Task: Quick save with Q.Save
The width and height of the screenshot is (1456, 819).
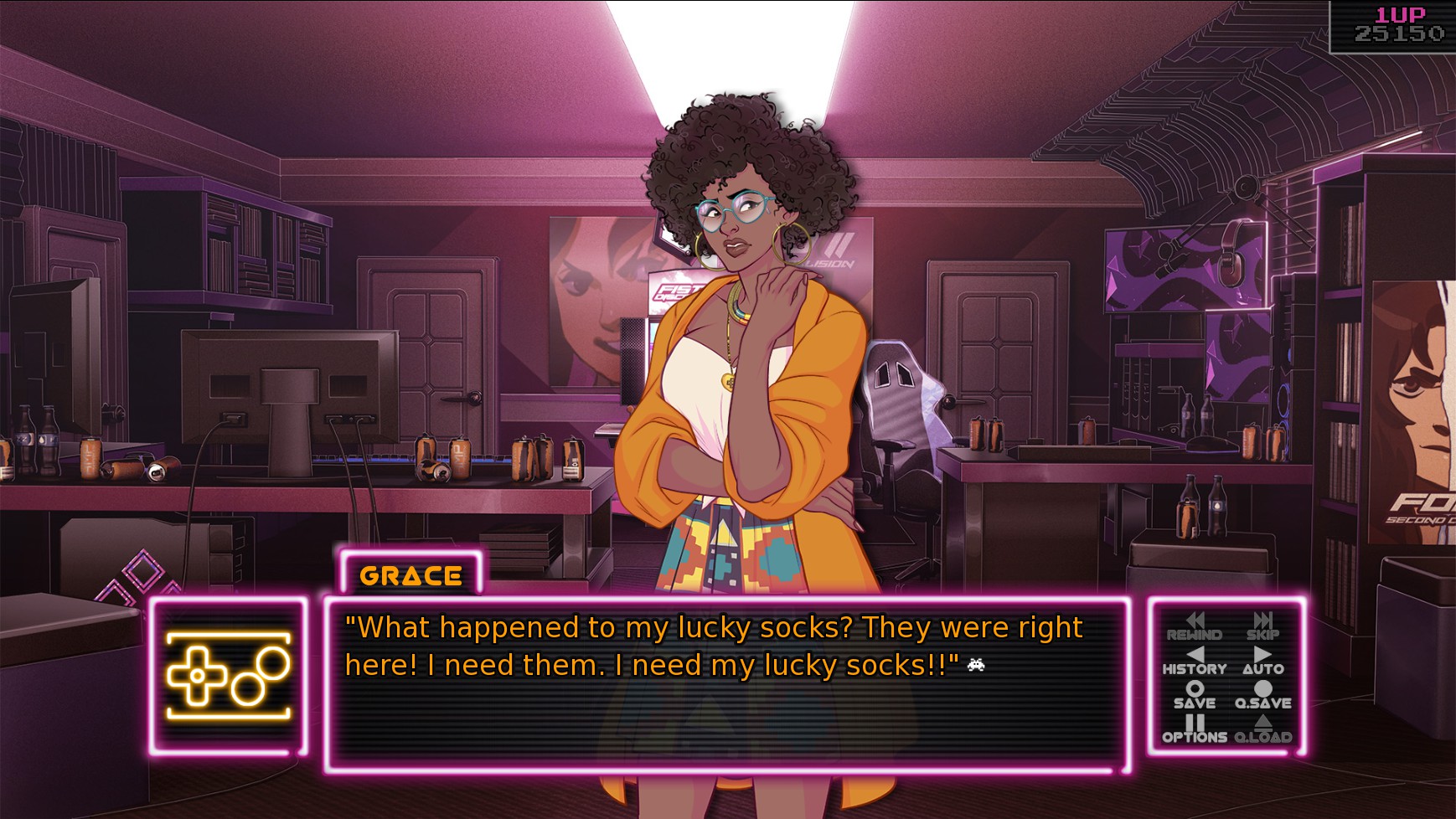Action: pyautogui.click(x=1262, y=695)
